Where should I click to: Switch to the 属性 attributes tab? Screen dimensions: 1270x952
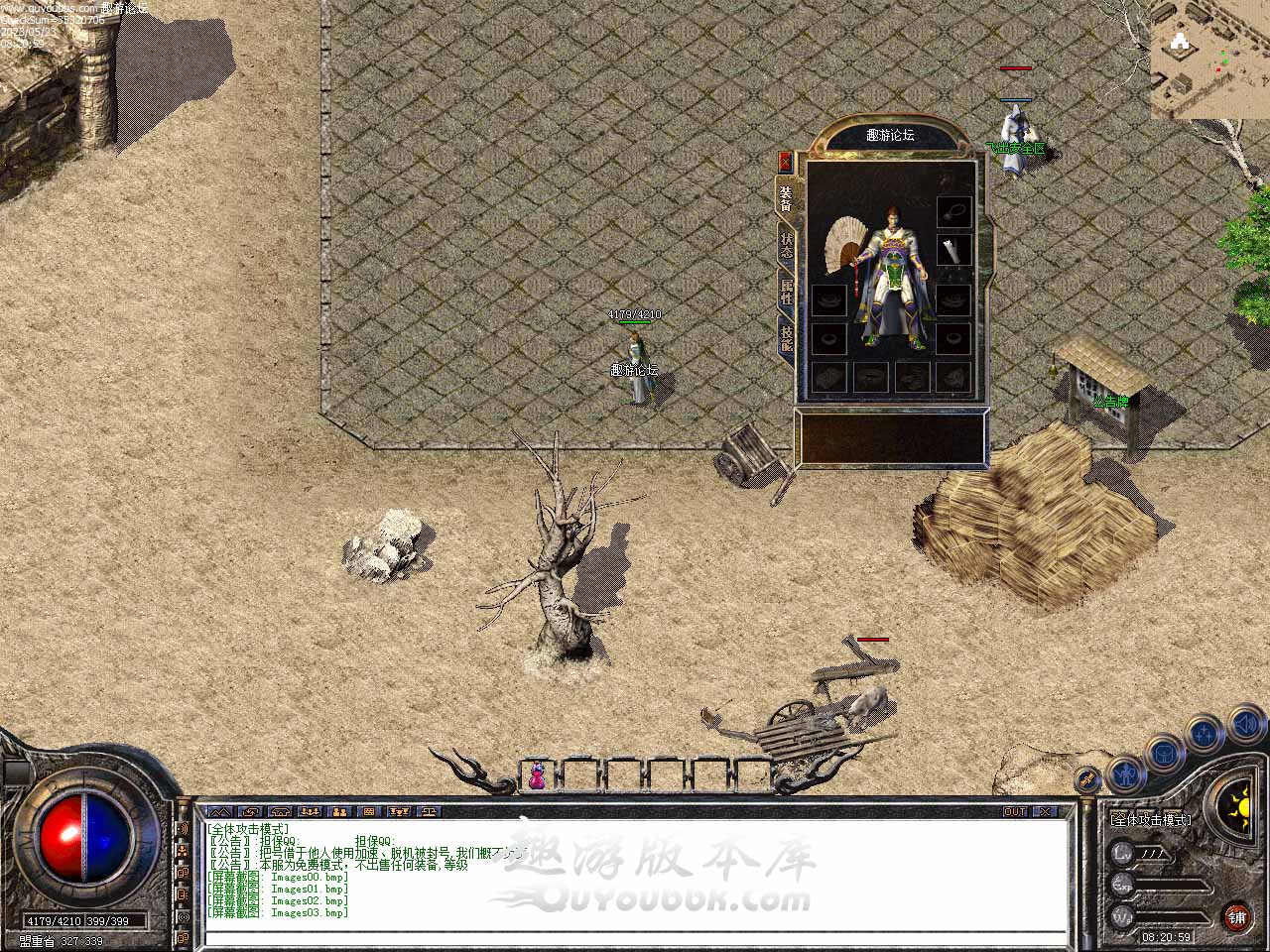click(x=787, y=292)
